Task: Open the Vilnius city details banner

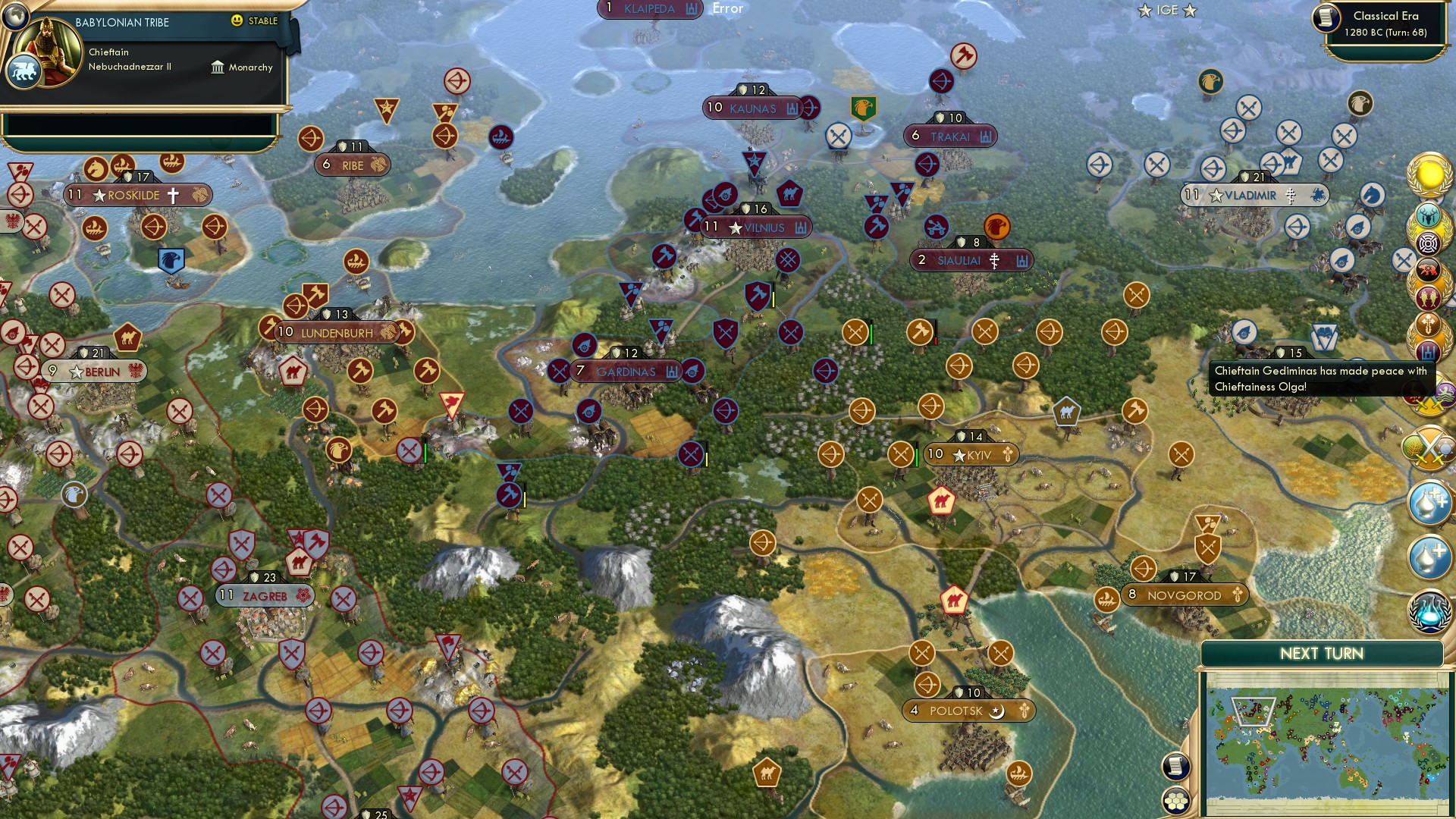Action: (752, 227)
